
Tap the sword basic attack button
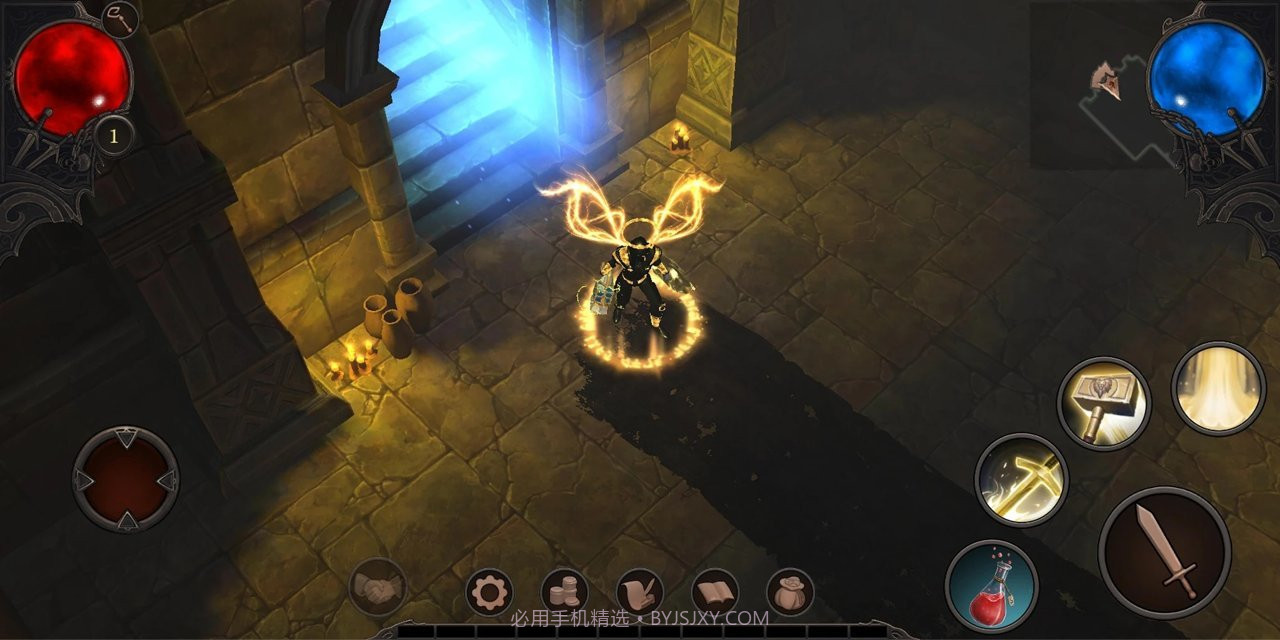pos(1164,553)
